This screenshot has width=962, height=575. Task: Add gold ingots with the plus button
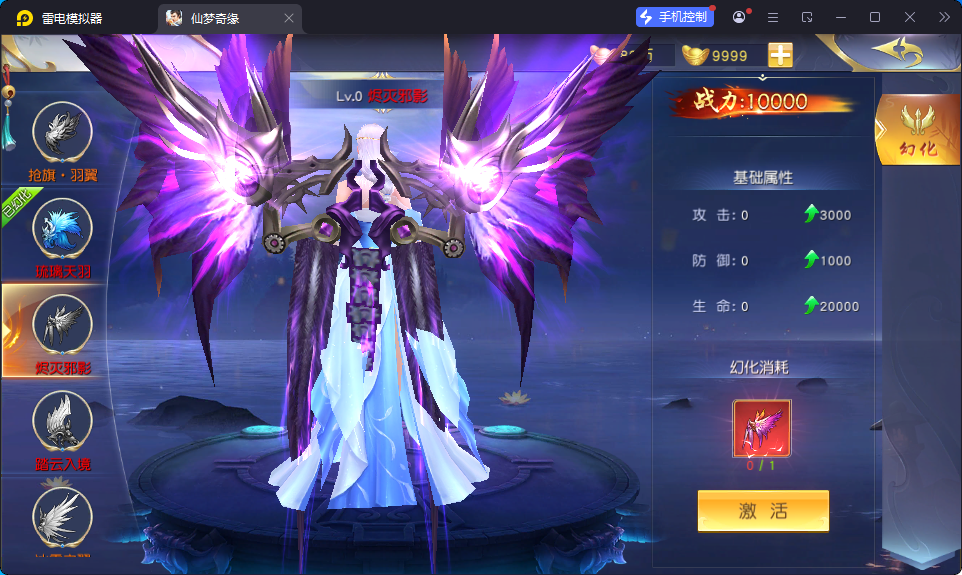[780, 55]
